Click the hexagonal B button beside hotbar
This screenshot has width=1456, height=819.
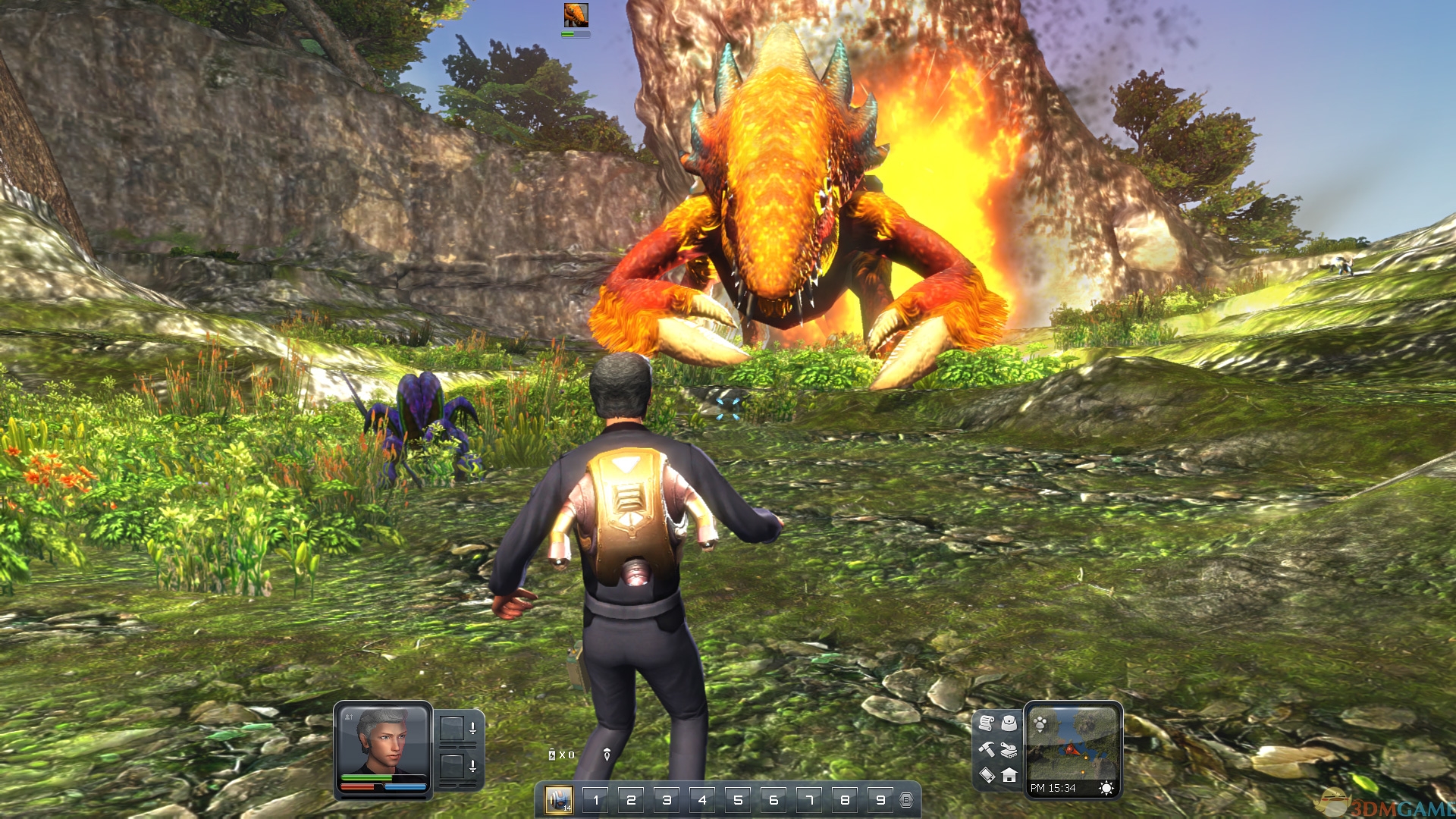click(x=906, y=799)
